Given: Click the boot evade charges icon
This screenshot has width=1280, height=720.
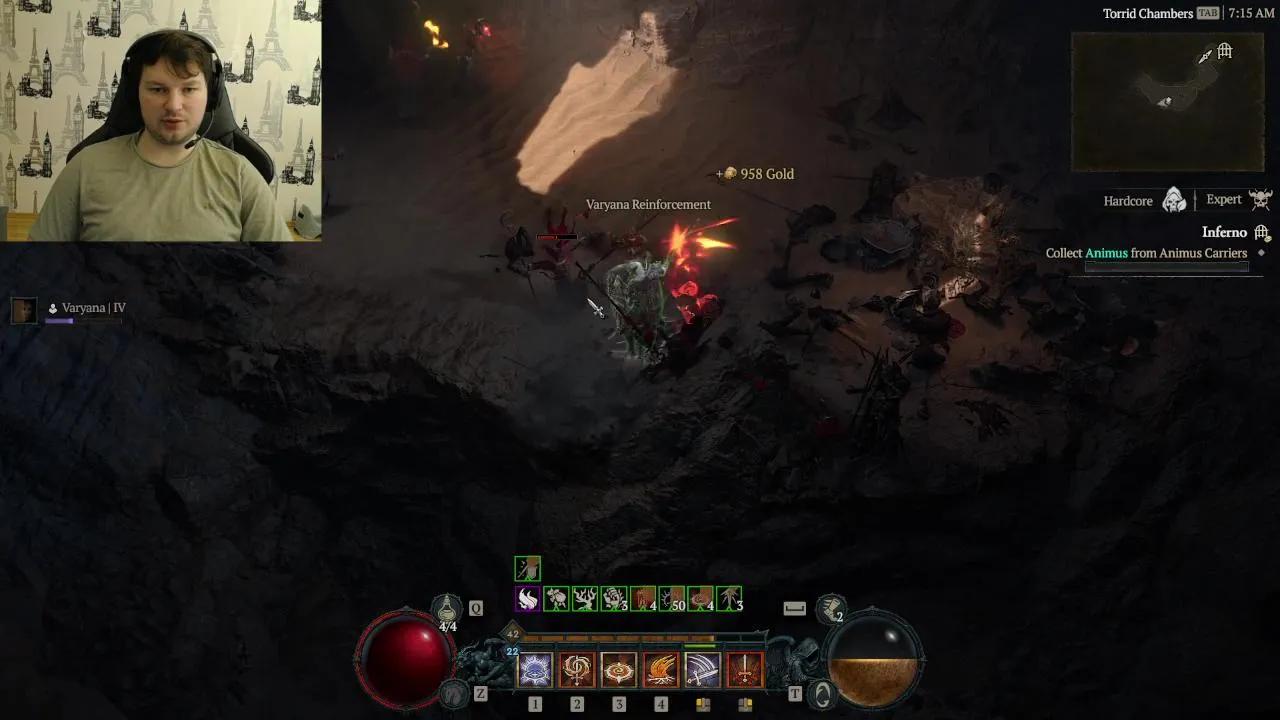Looking at the screenshot, I should coord(830,608).
